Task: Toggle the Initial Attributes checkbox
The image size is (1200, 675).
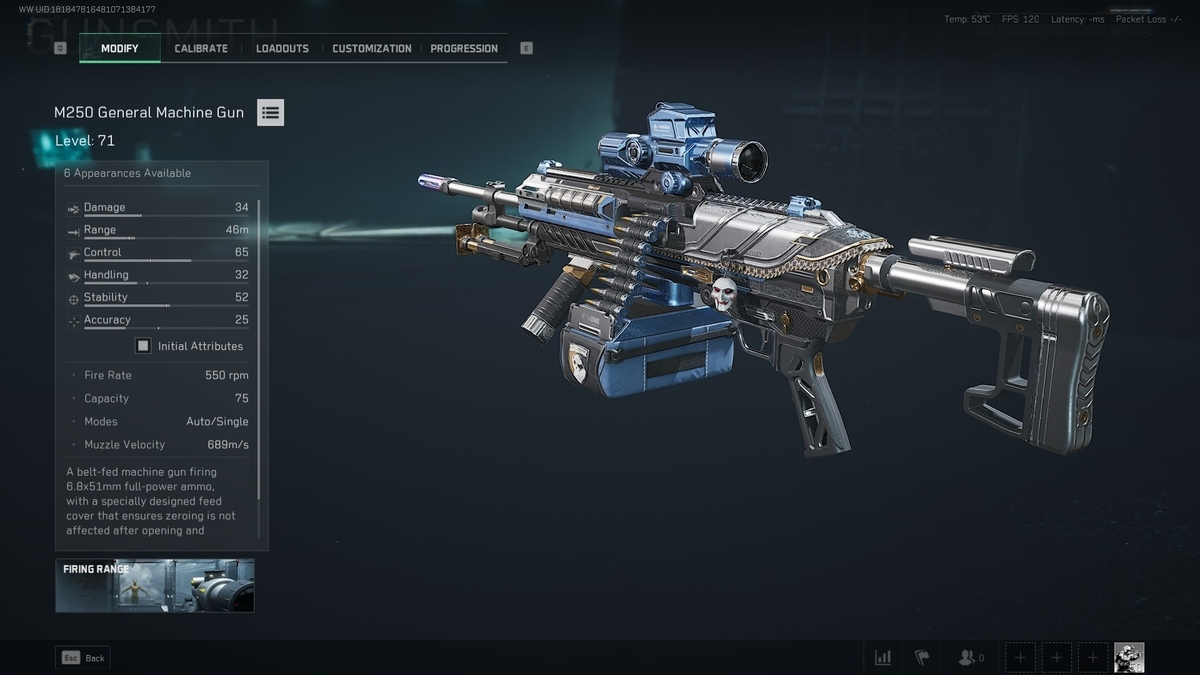Action: point(144,346)
